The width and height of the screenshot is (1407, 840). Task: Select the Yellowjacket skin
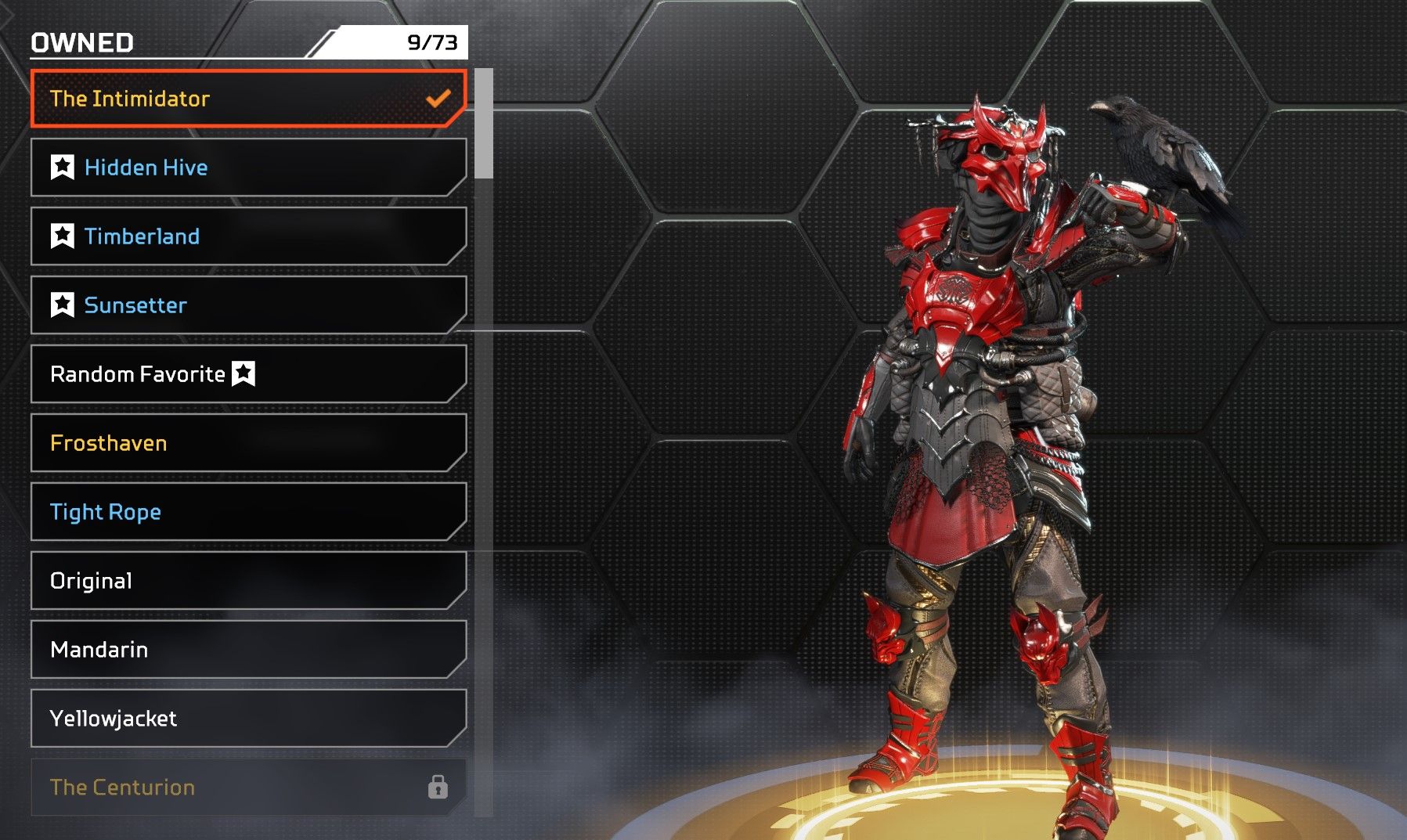pyautogui.click(x=247, y=719)
